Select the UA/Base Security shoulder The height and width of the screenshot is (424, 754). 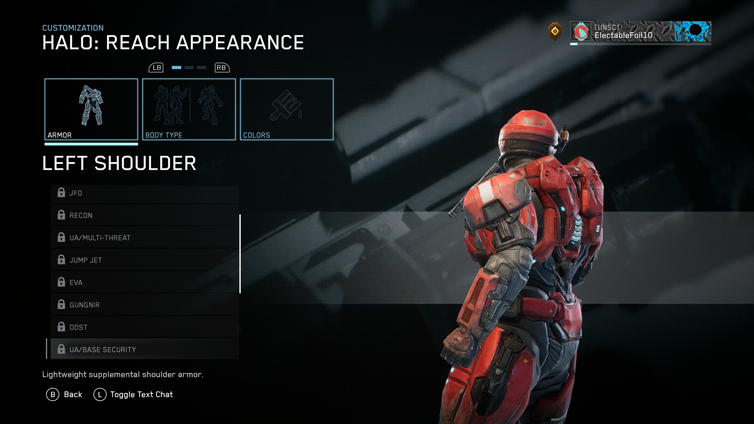[145, 350]
